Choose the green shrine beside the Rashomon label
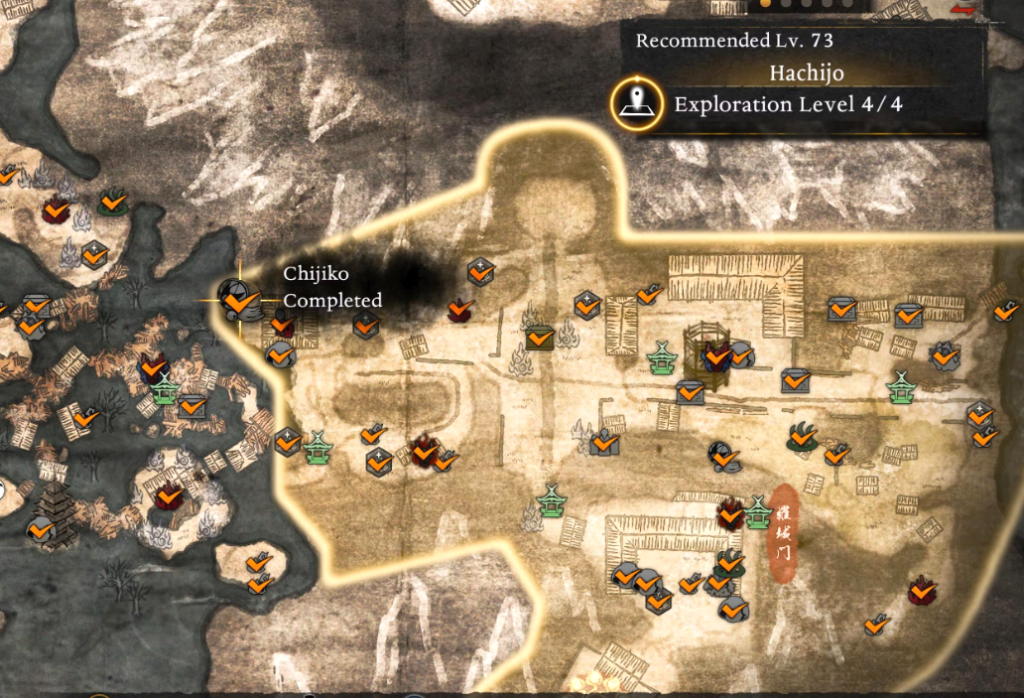1024x698 pixels. (x=758, y=513)
